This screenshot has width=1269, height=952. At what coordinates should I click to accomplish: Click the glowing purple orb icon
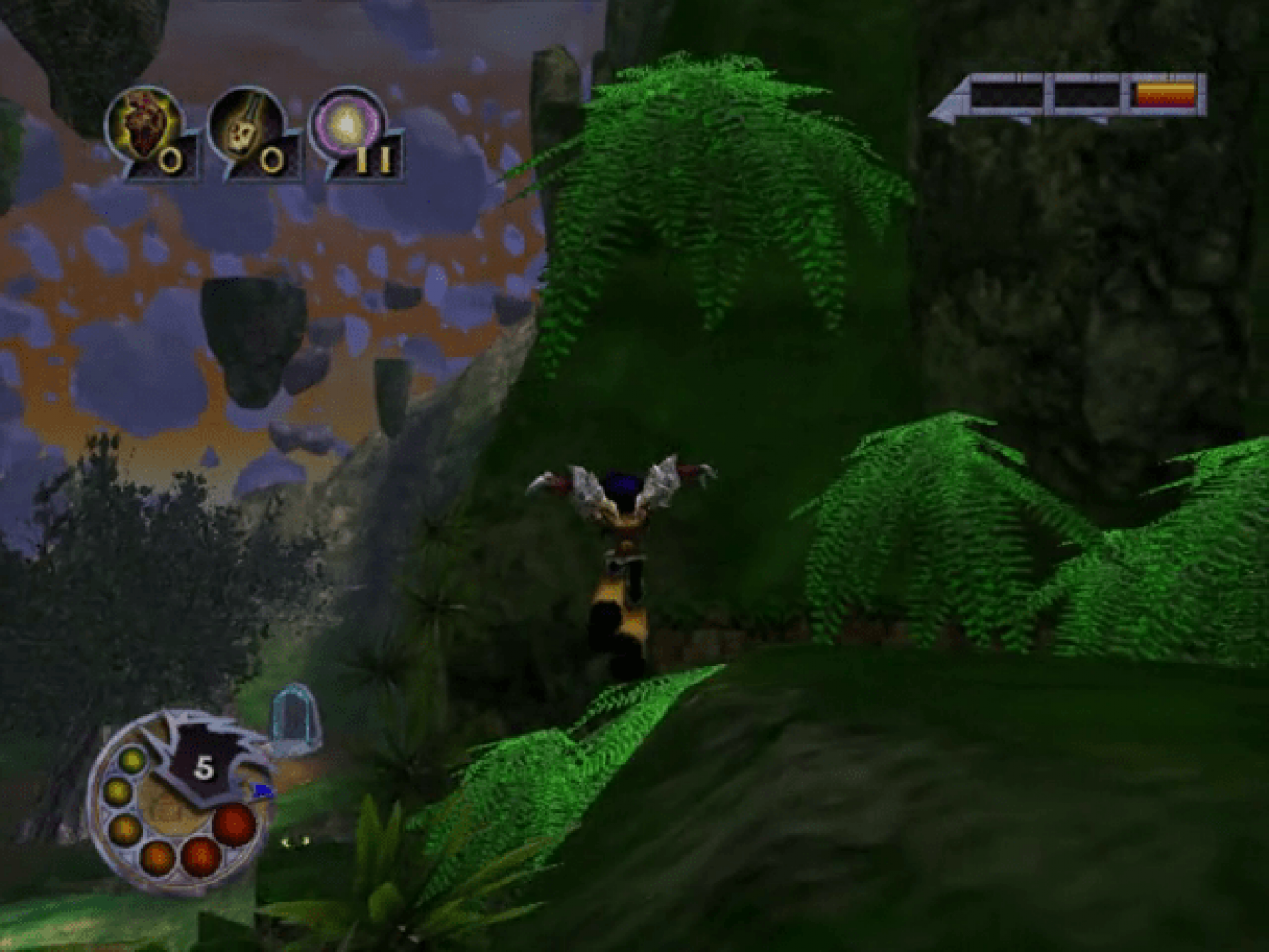pos(347,126)
